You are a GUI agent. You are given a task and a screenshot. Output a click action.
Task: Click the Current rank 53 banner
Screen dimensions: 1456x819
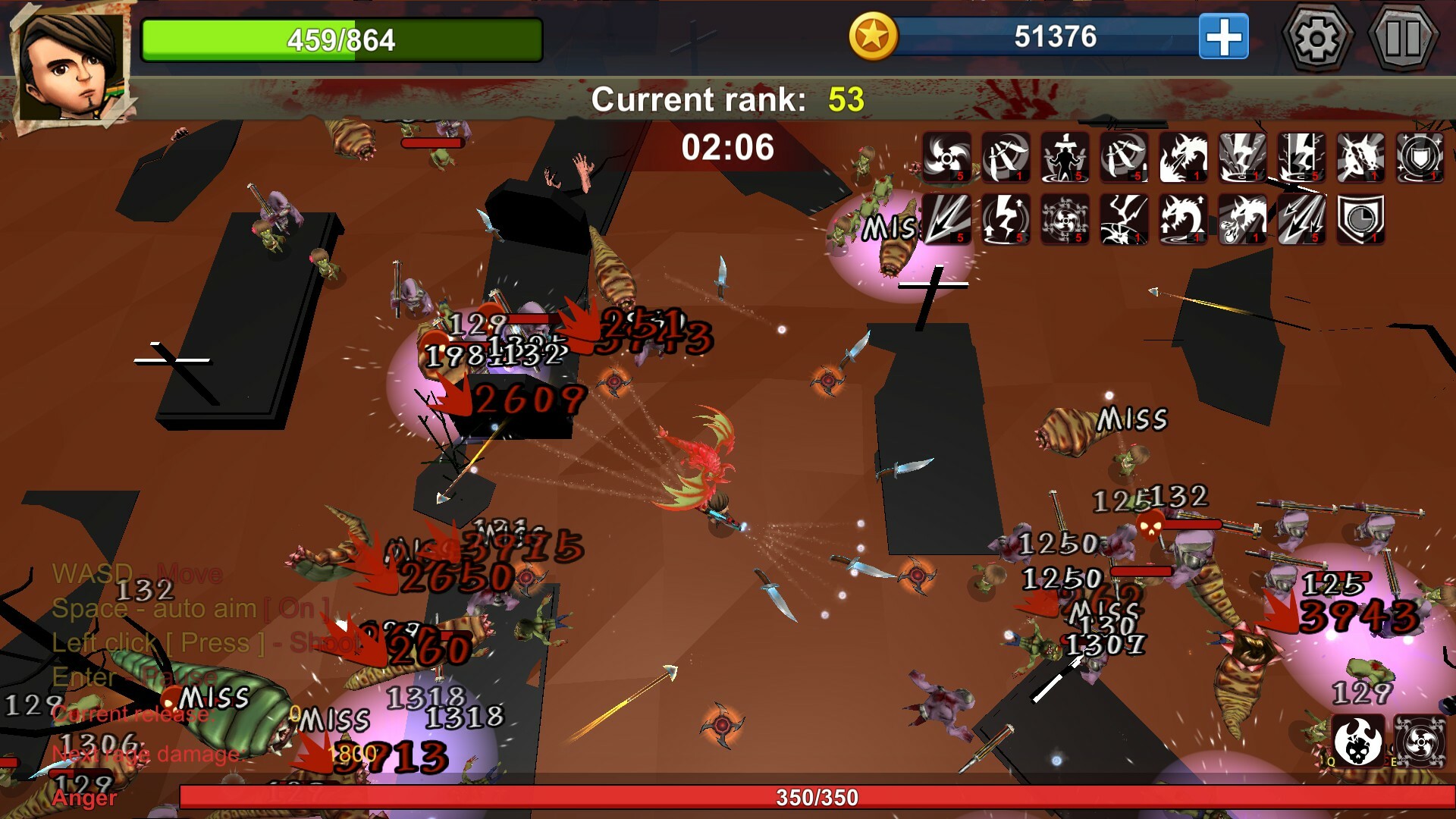point(728,99)
